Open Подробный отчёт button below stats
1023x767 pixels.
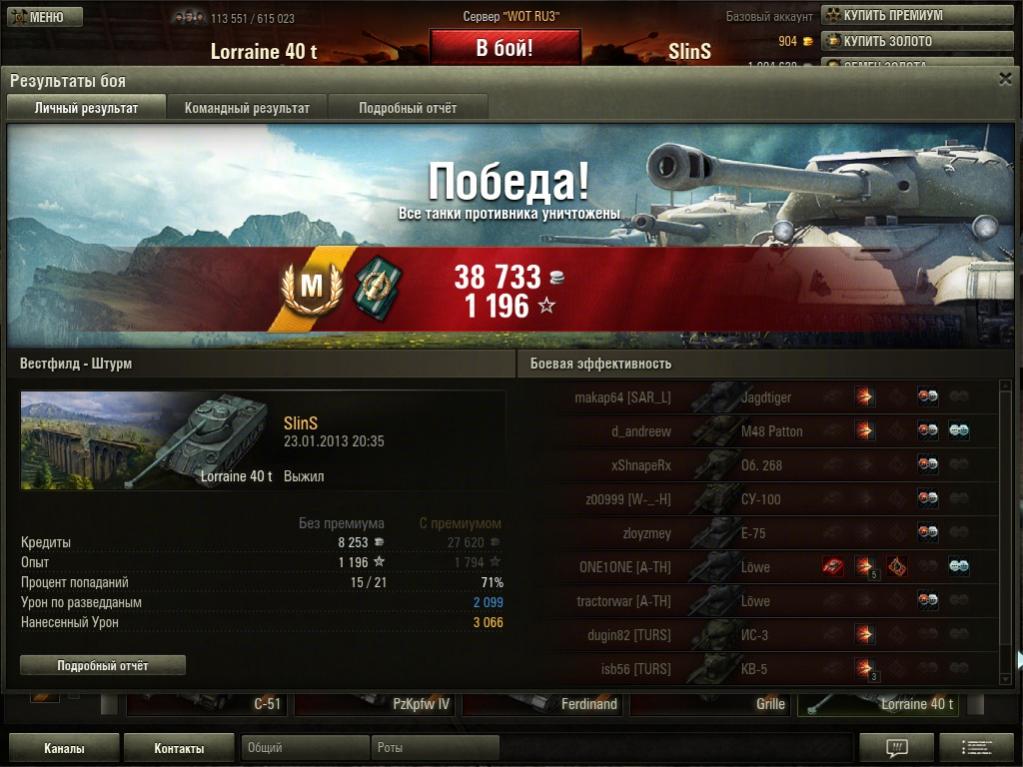103,665
